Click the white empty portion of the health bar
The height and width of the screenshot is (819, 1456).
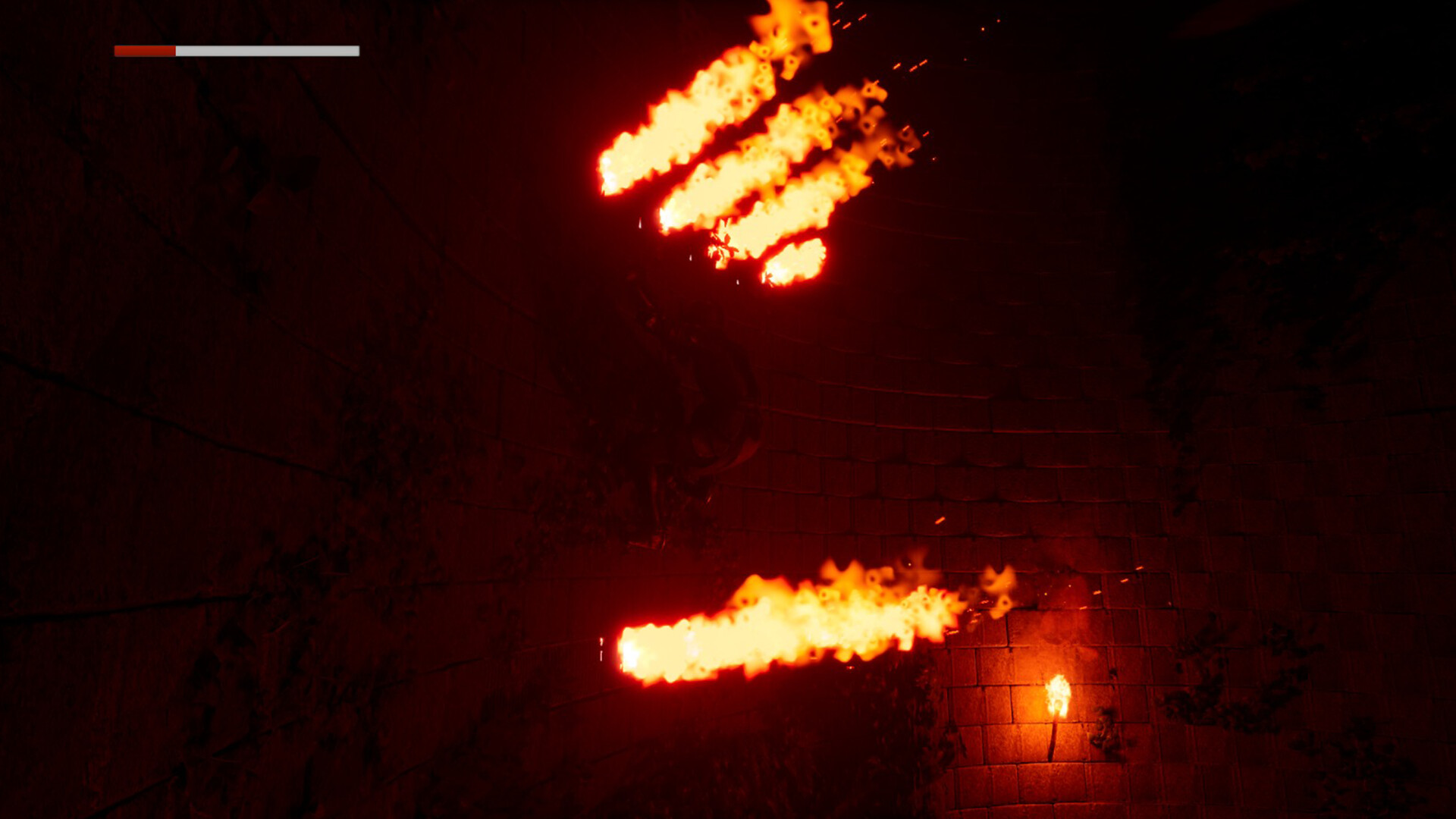tap(265, 52)
